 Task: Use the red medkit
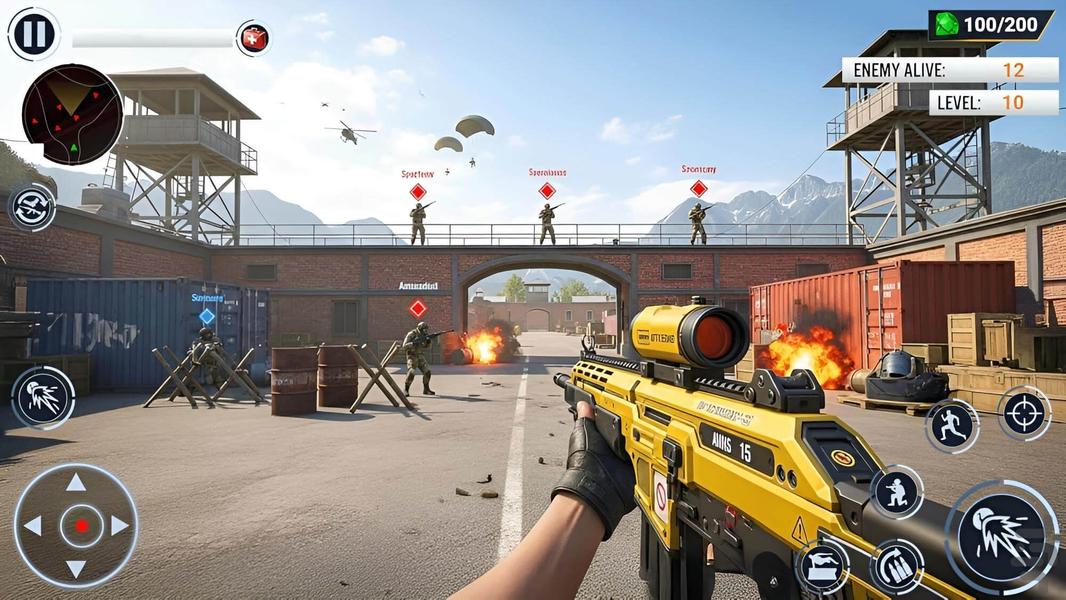pos(253,38)
